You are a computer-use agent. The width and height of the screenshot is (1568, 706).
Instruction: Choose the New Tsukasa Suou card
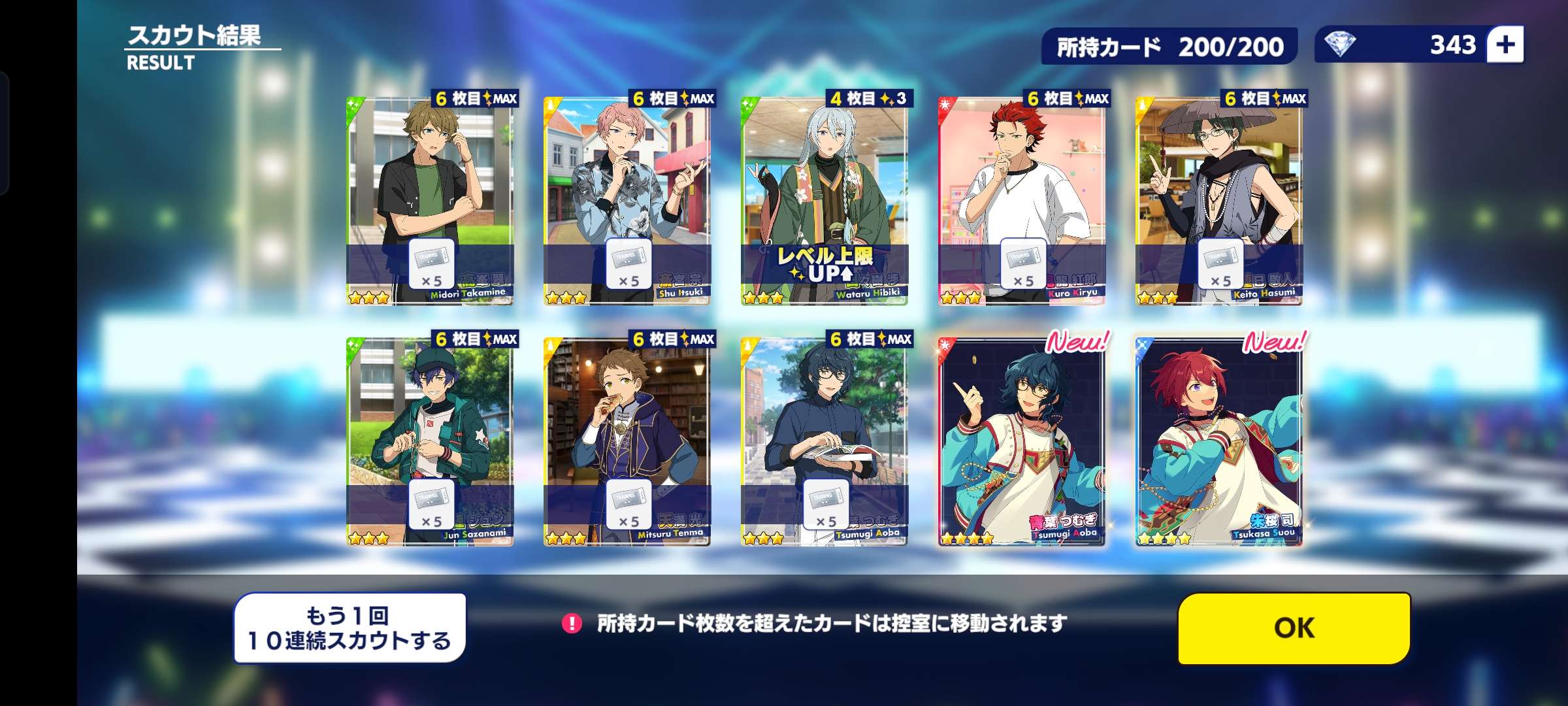[x=1219, y=441]
